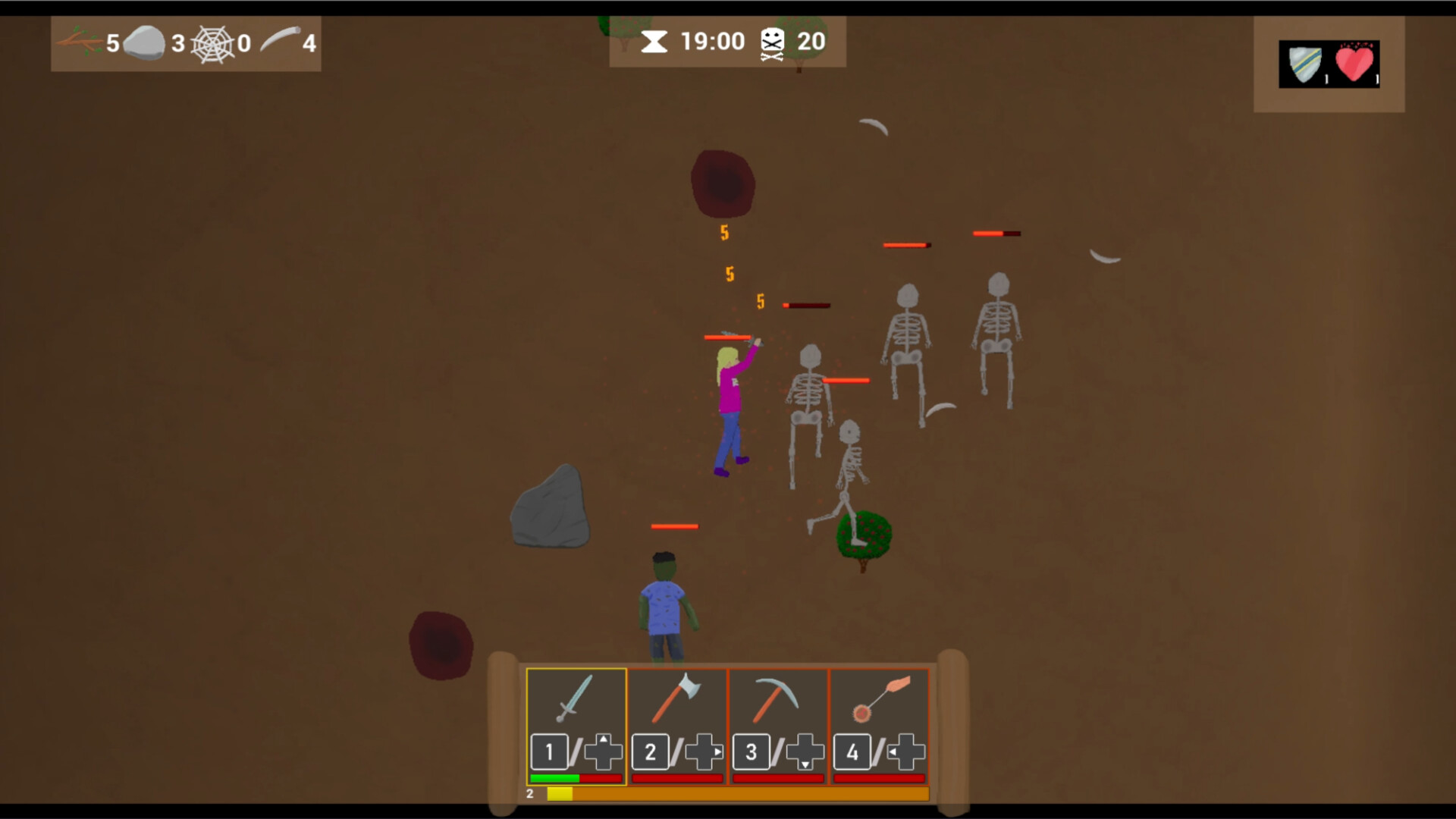
Task: Select the pickaxe in hotbar slot 3
Action: [775, 698]
